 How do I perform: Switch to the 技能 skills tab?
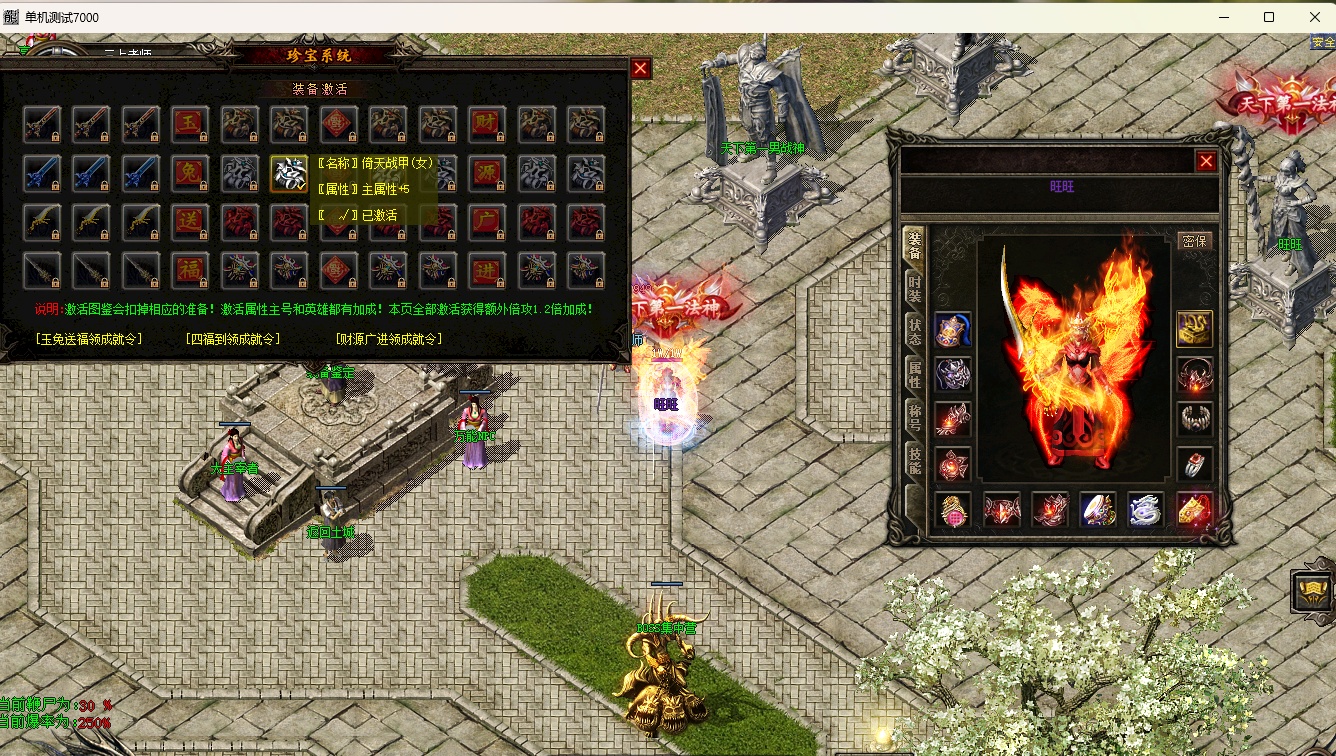pyautogui.click(x=914, y=461)
